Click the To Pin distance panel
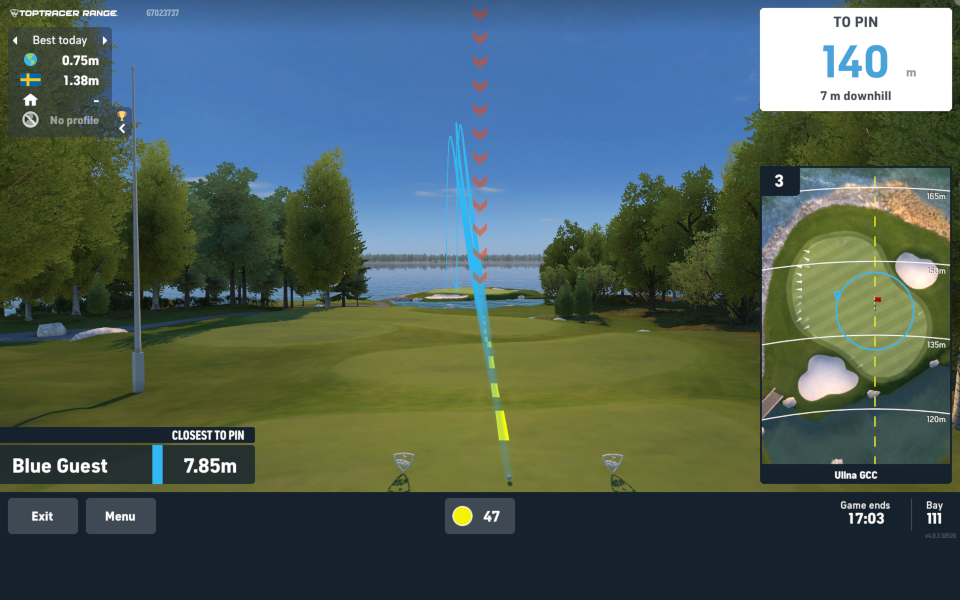Viewport: 960px width, 600px height. pyautogui.click(x=855, y=60)
